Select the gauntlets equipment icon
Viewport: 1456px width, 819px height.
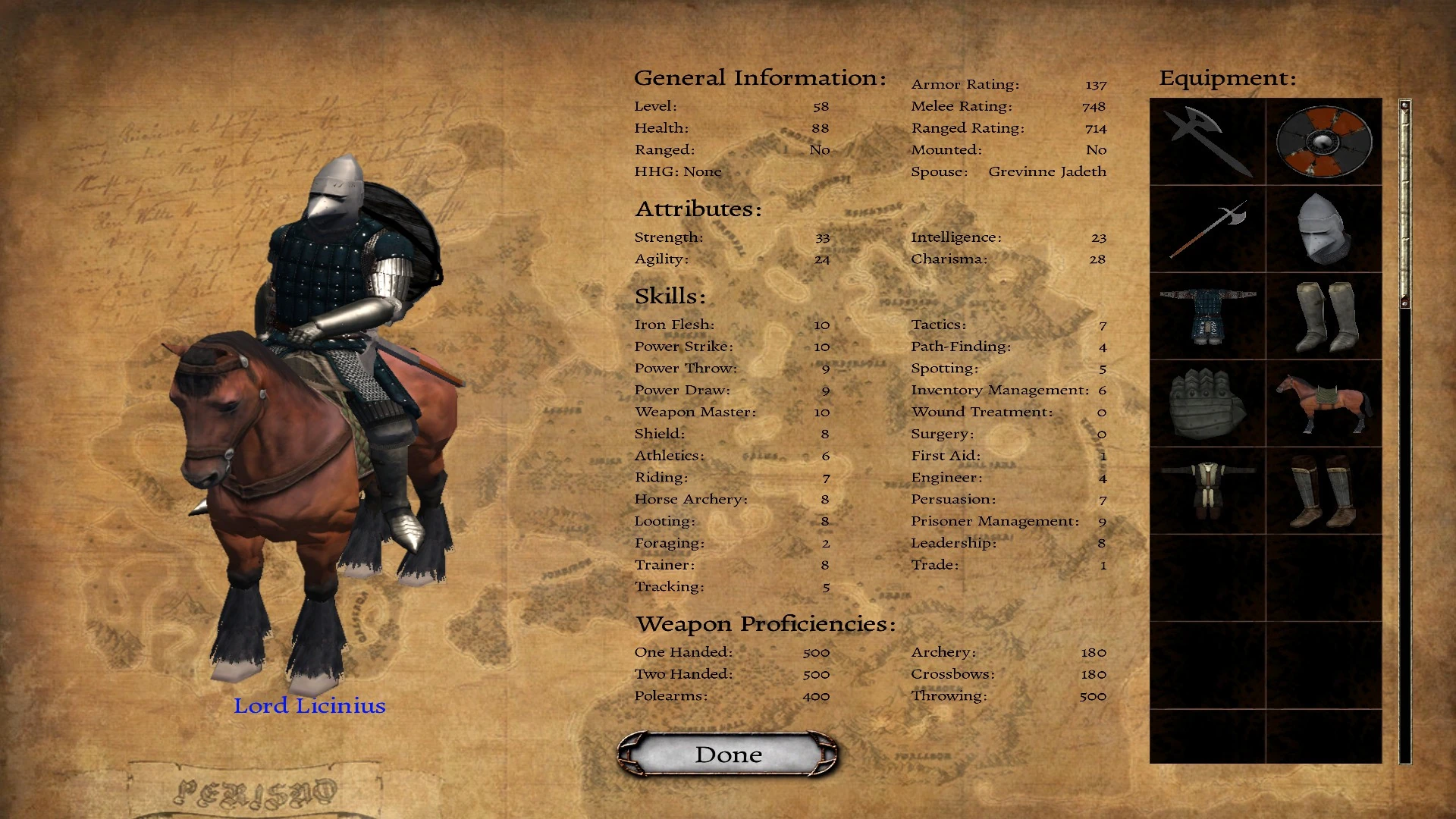pyautogui.click(x=1207, y=404)
